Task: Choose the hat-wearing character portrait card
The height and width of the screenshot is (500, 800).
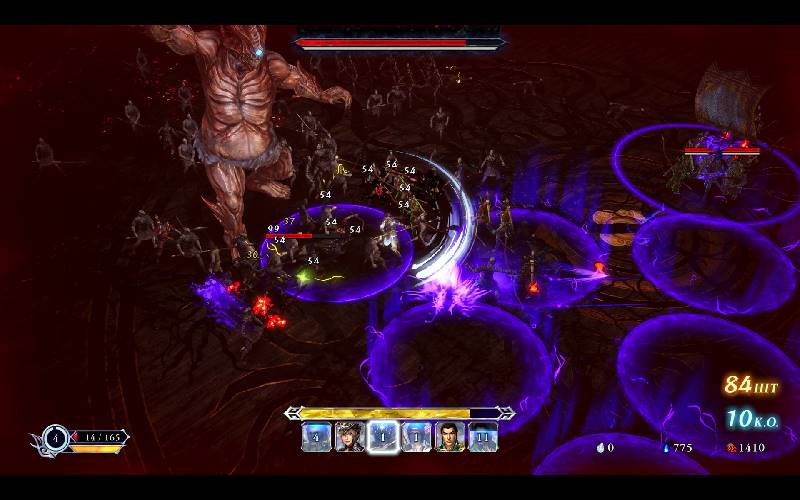Action: 349,437
